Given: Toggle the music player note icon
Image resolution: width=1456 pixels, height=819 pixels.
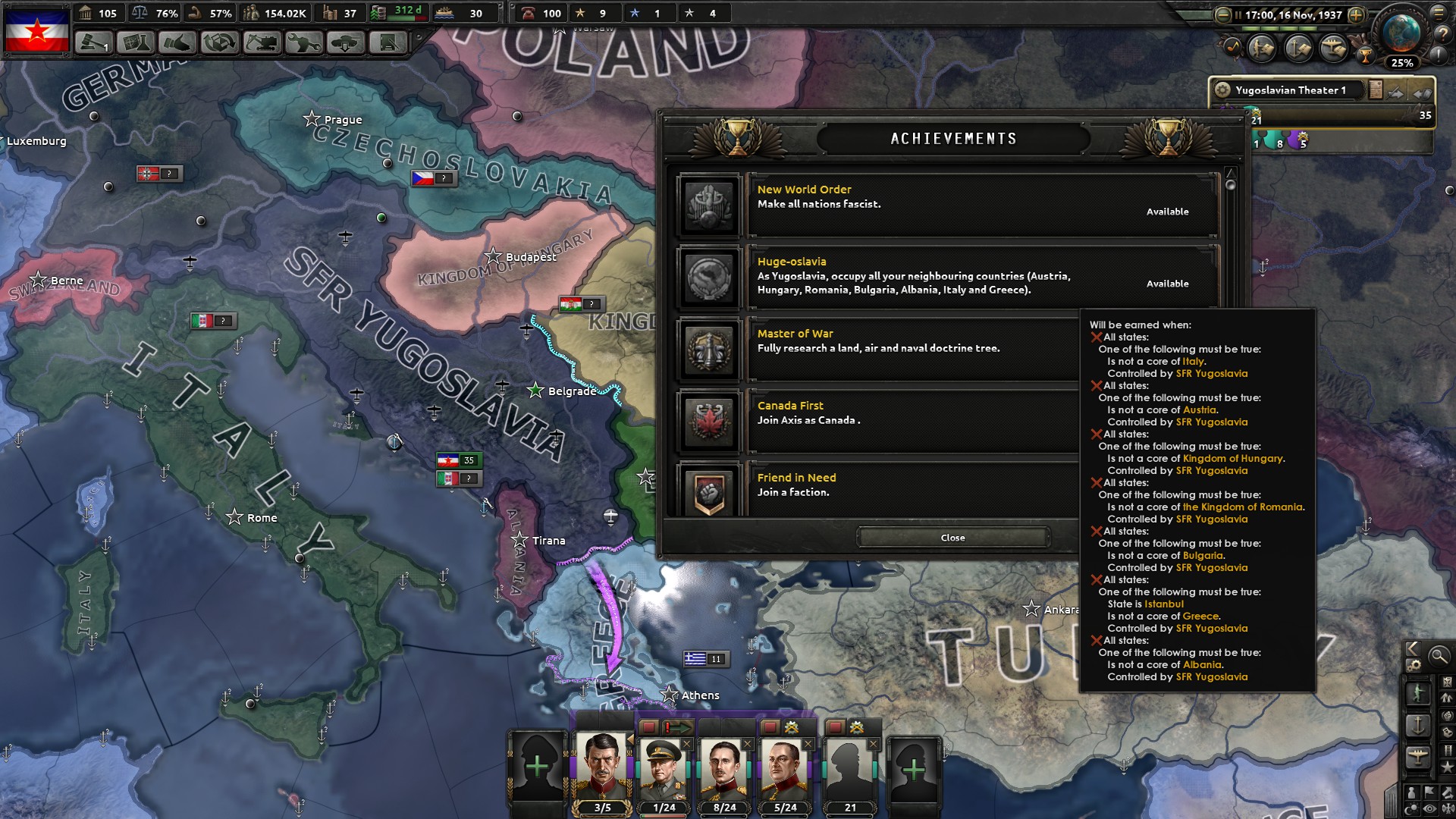Looking at the screenshot, I should pyautogui.click(x=1232, y=48).
